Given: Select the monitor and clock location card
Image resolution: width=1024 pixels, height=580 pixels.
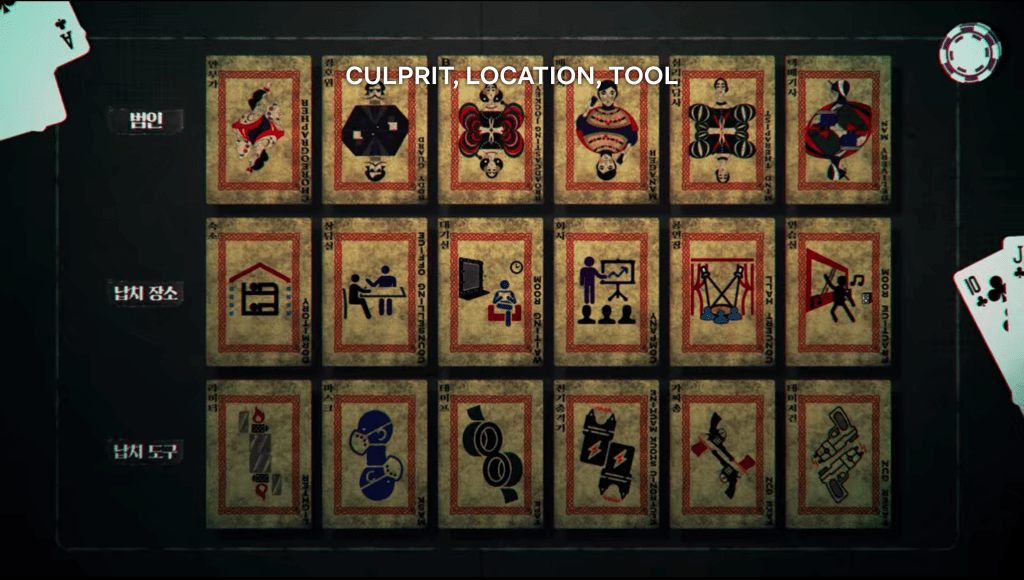Looking at the screenshot, I should pyautogui.click(x=490, y=292).
